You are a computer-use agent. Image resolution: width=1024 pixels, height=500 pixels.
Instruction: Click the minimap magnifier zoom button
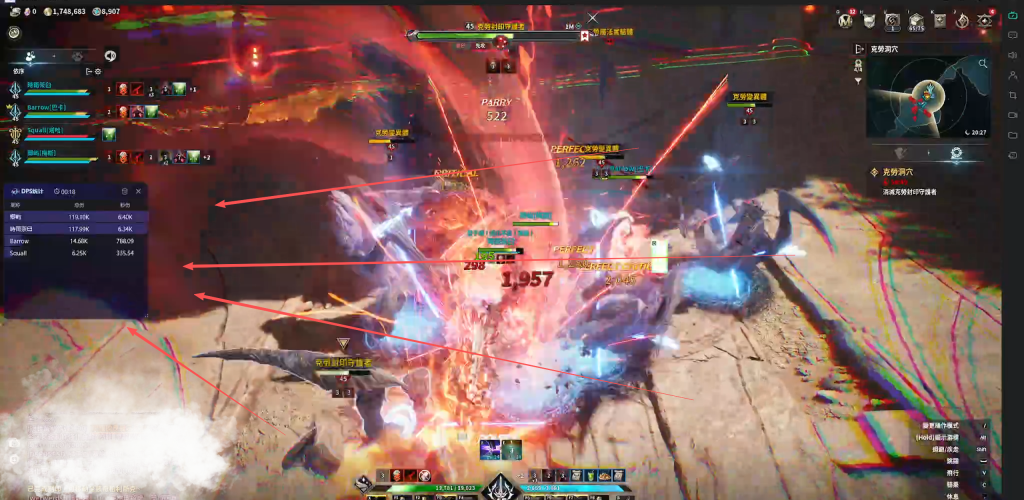tap(984, 62)
